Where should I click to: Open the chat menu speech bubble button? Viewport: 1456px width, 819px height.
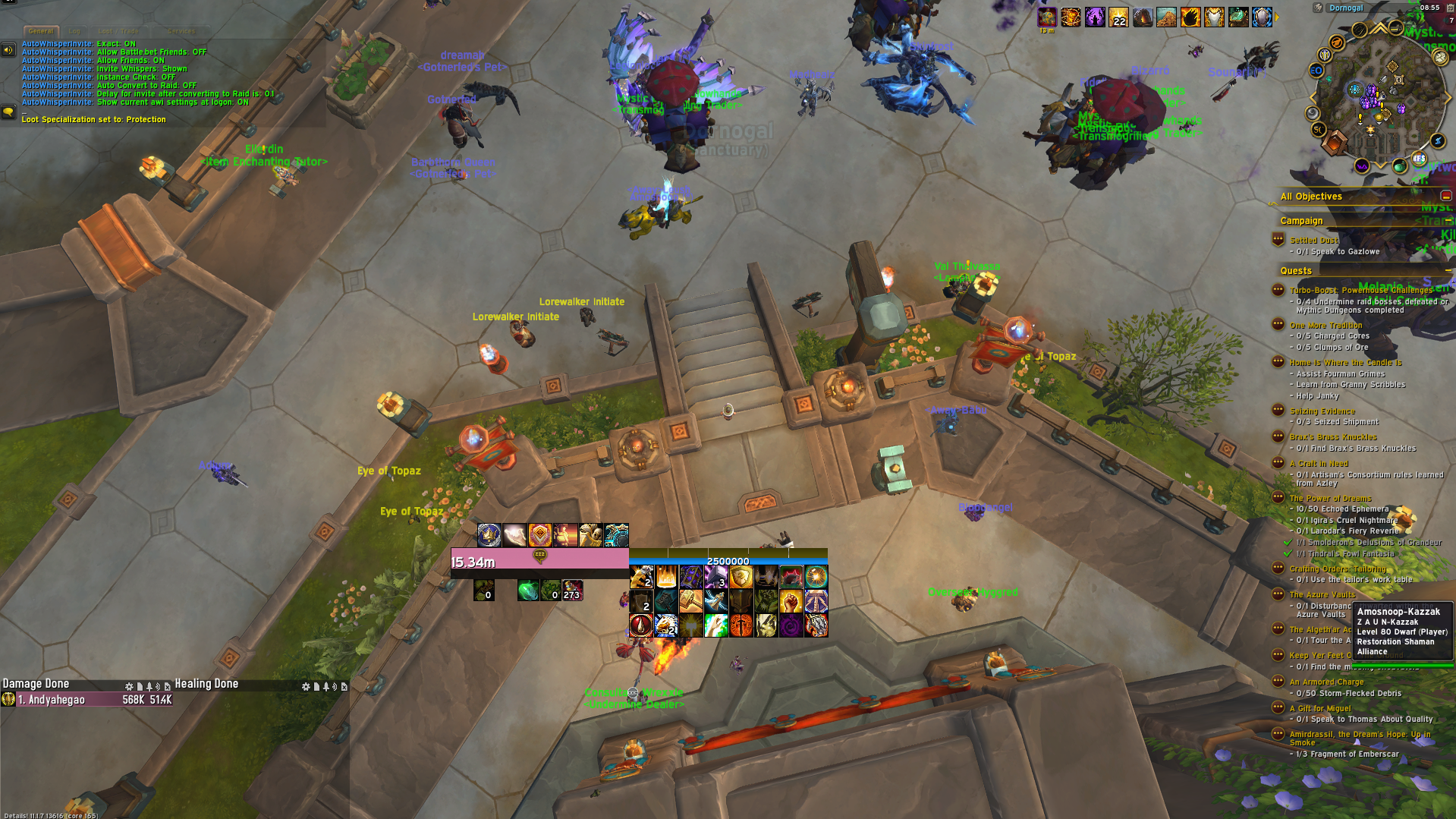pyautogui.click(x=8, y=112)
